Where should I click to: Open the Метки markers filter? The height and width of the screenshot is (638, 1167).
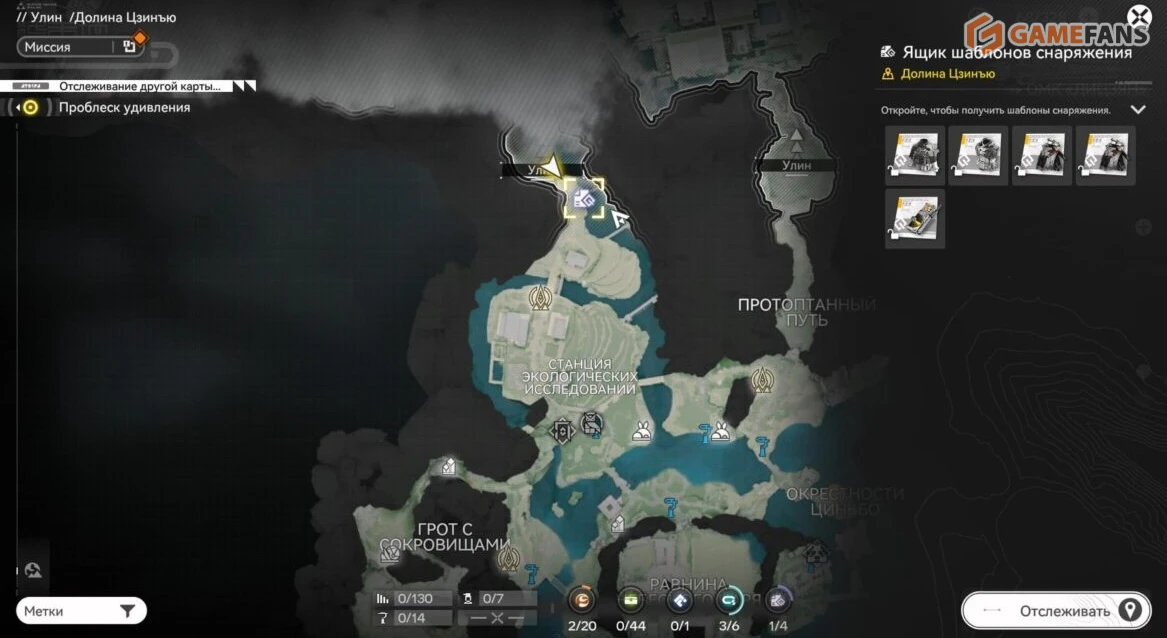[x=82, y=611]
